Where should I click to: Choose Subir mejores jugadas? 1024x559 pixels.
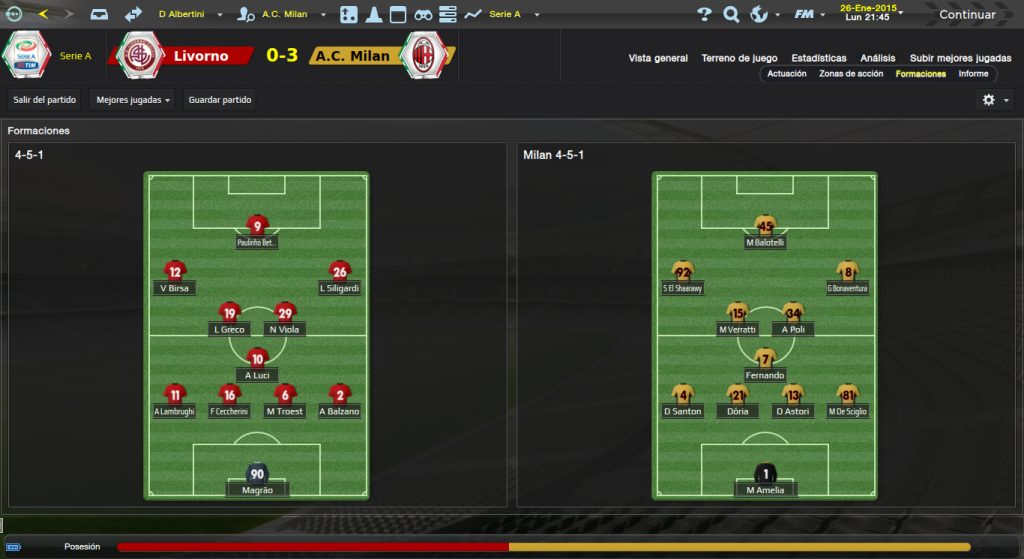pyautogui.click(x=961, y=58)
